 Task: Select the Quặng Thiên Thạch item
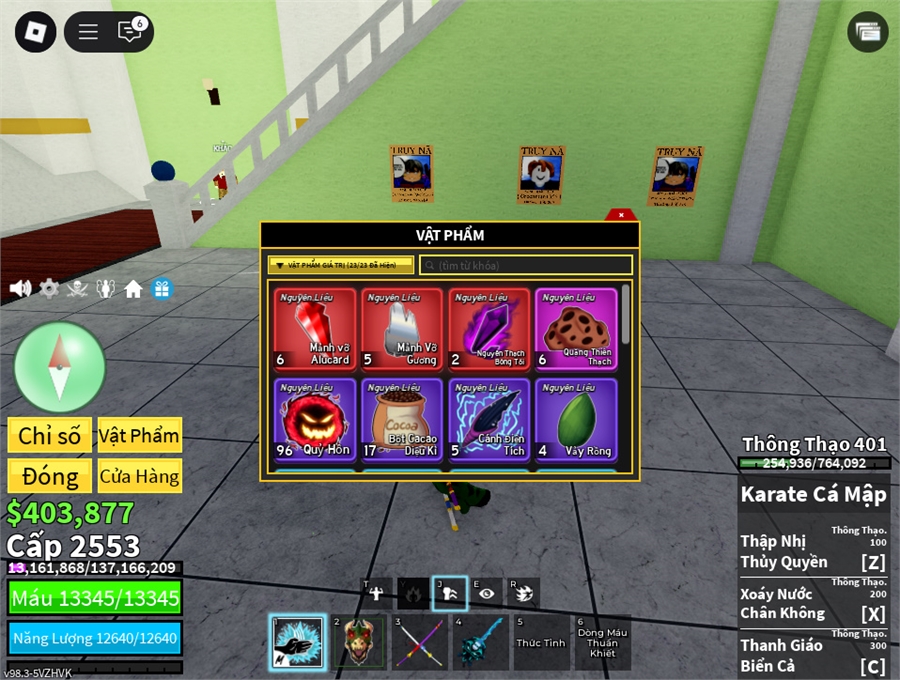coord(576,329)
